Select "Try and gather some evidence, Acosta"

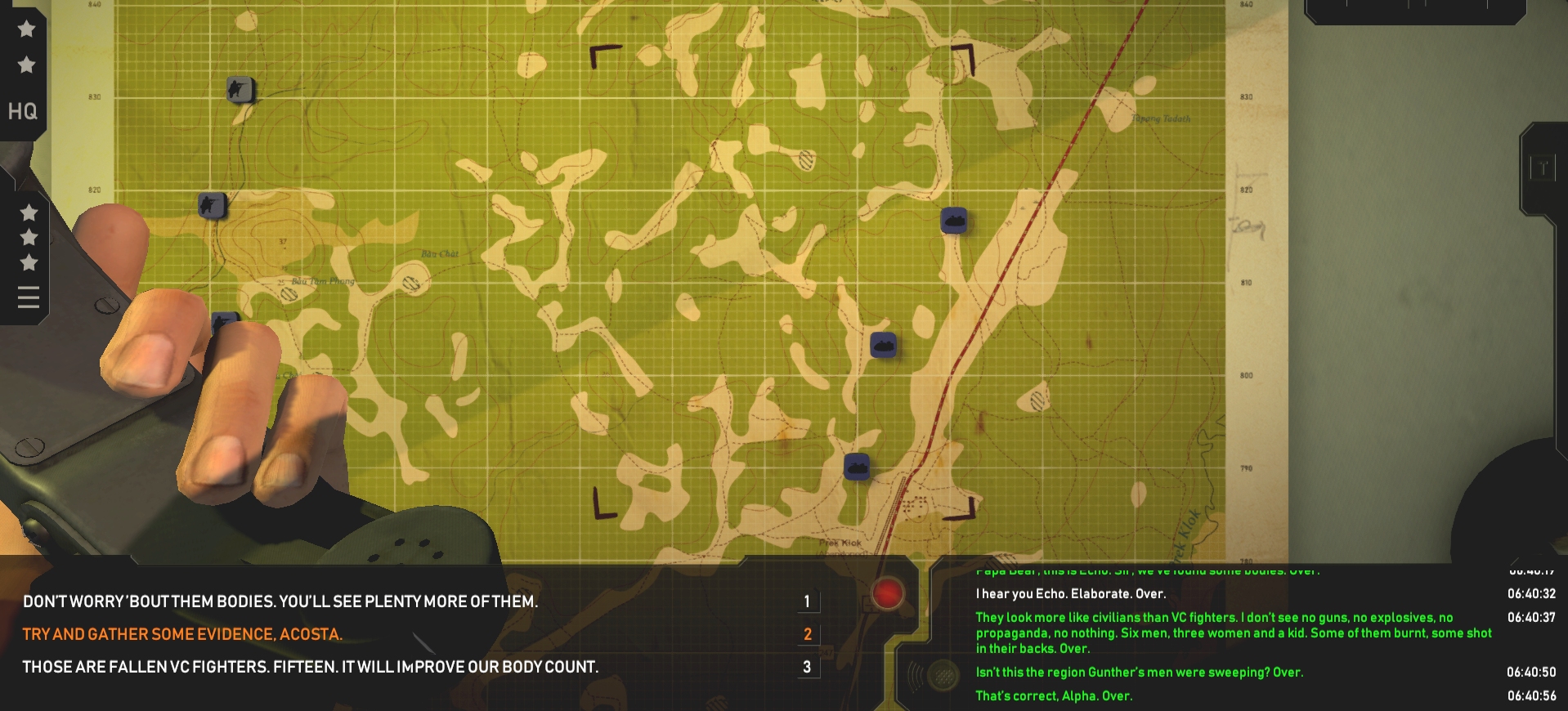click(x=182, y=634)
